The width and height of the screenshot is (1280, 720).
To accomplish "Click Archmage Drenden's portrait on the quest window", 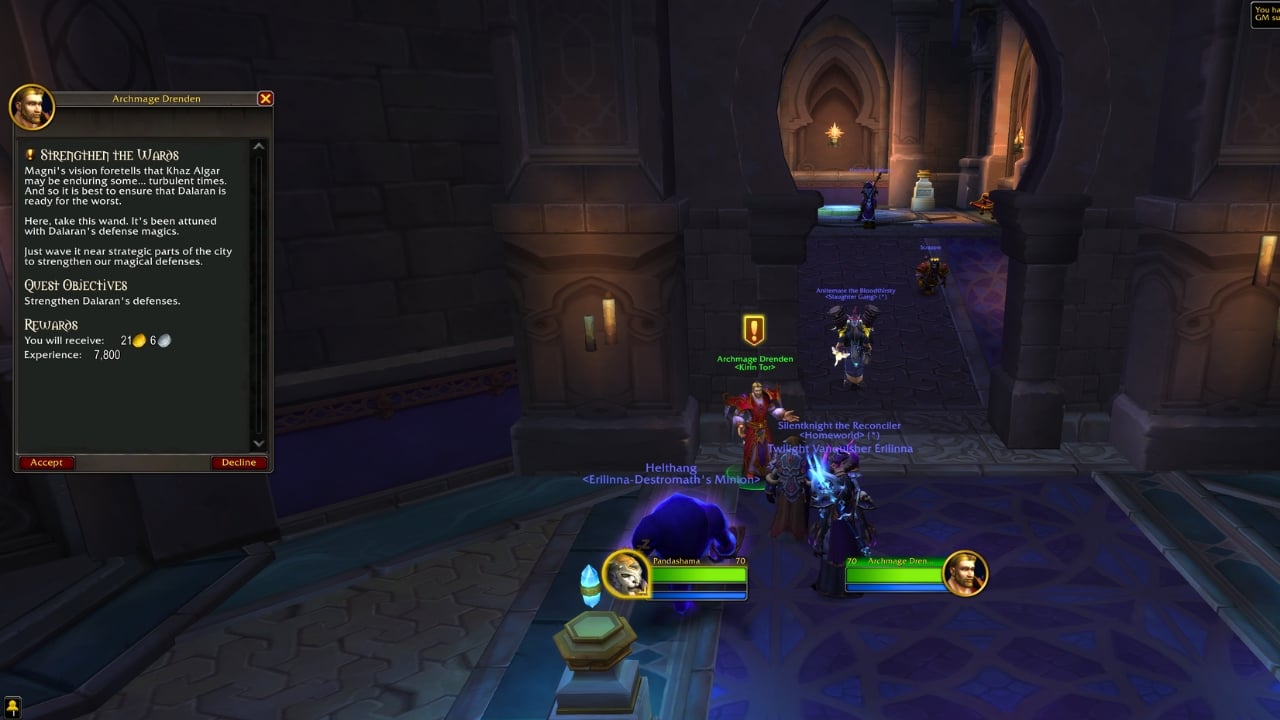I will (32, 107).
